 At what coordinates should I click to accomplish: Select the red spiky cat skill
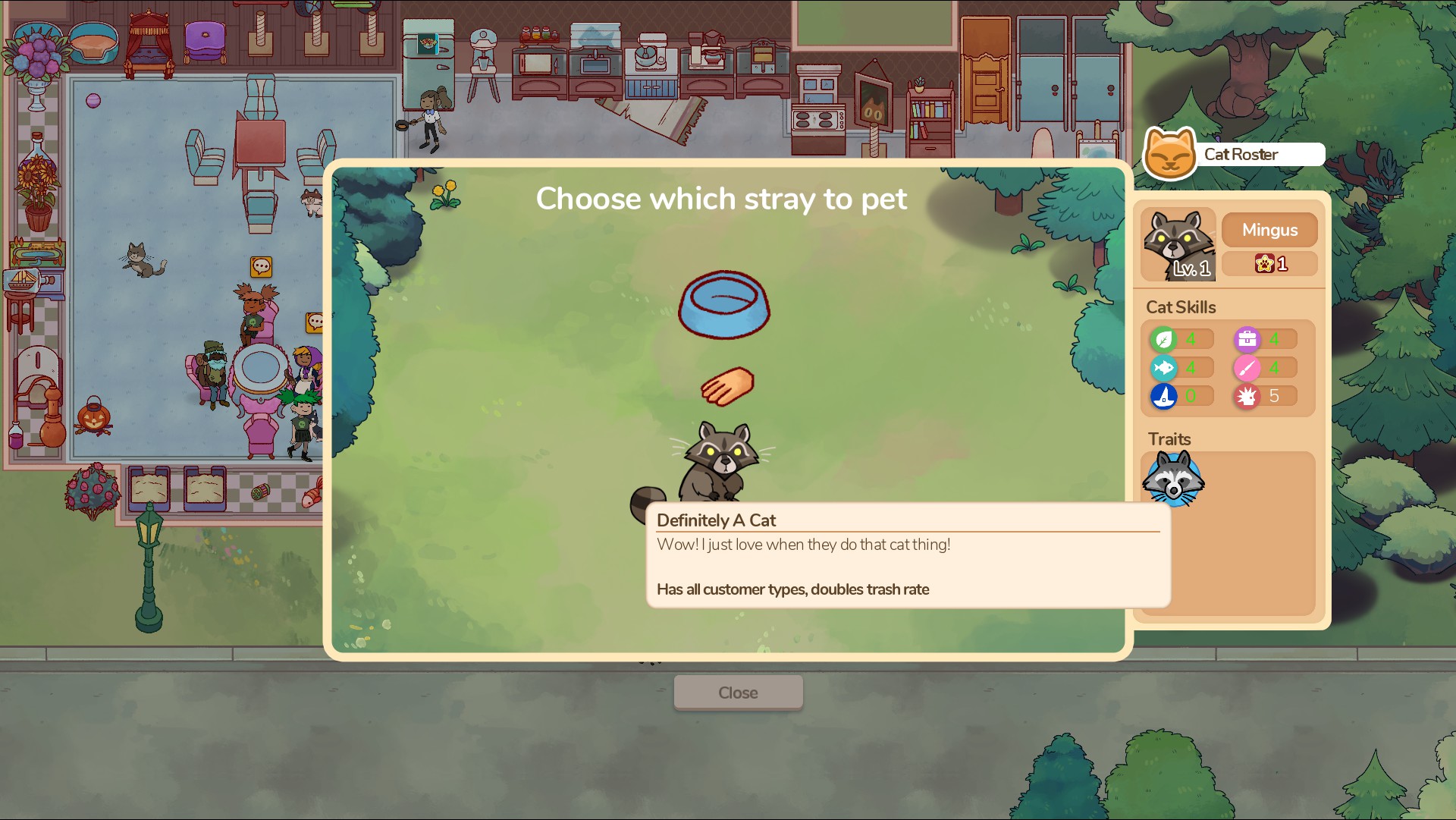pyautogui.click(x=1247, y=396)
